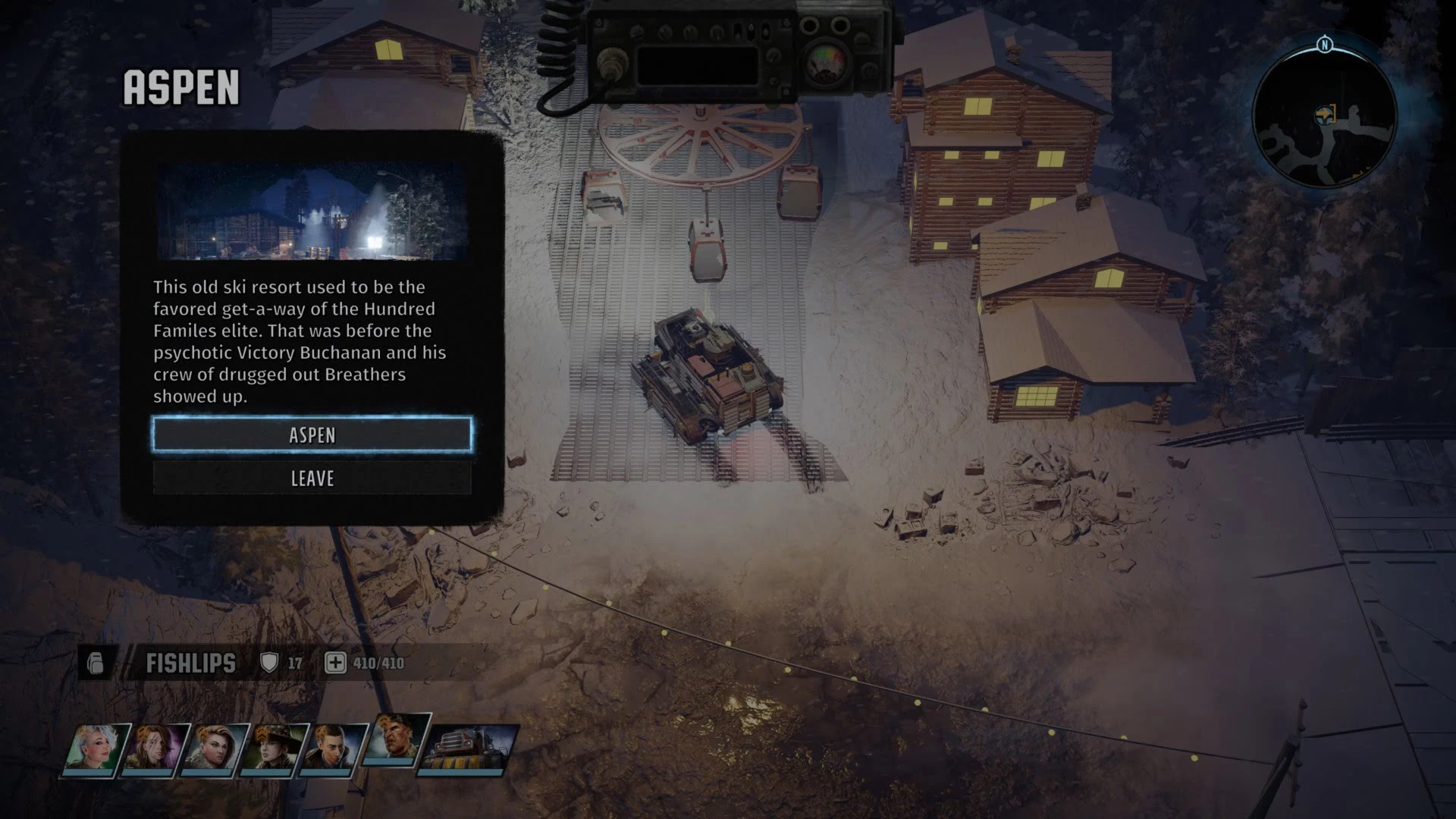
Task: Click the Aspen ski resort preview image
Action: click(x=312, y=212)
